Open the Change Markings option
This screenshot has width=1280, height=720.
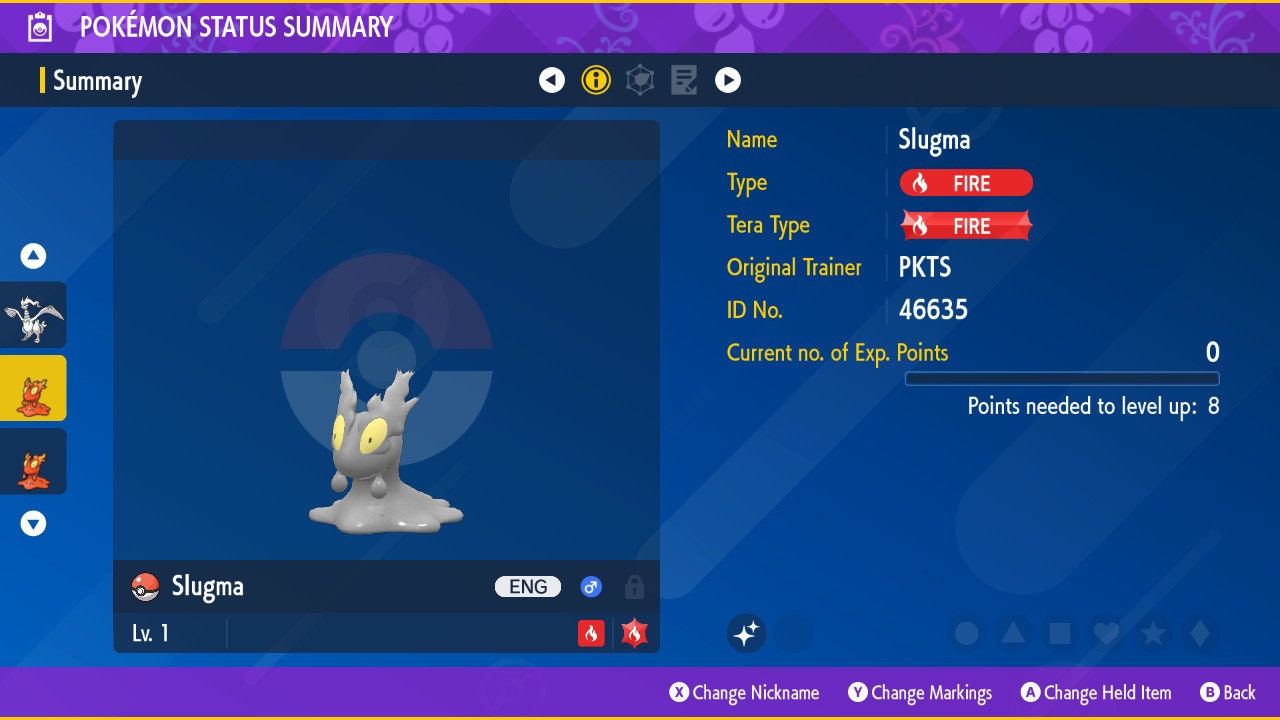coord(921,693)
